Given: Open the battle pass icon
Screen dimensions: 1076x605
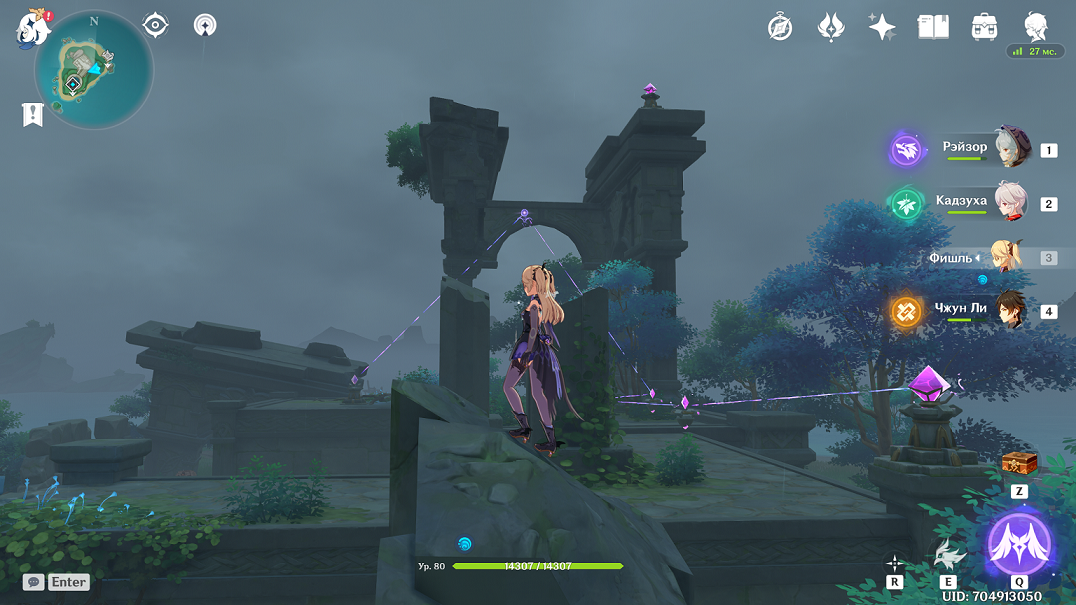Looking at the screenshot, I should point(831,27).
